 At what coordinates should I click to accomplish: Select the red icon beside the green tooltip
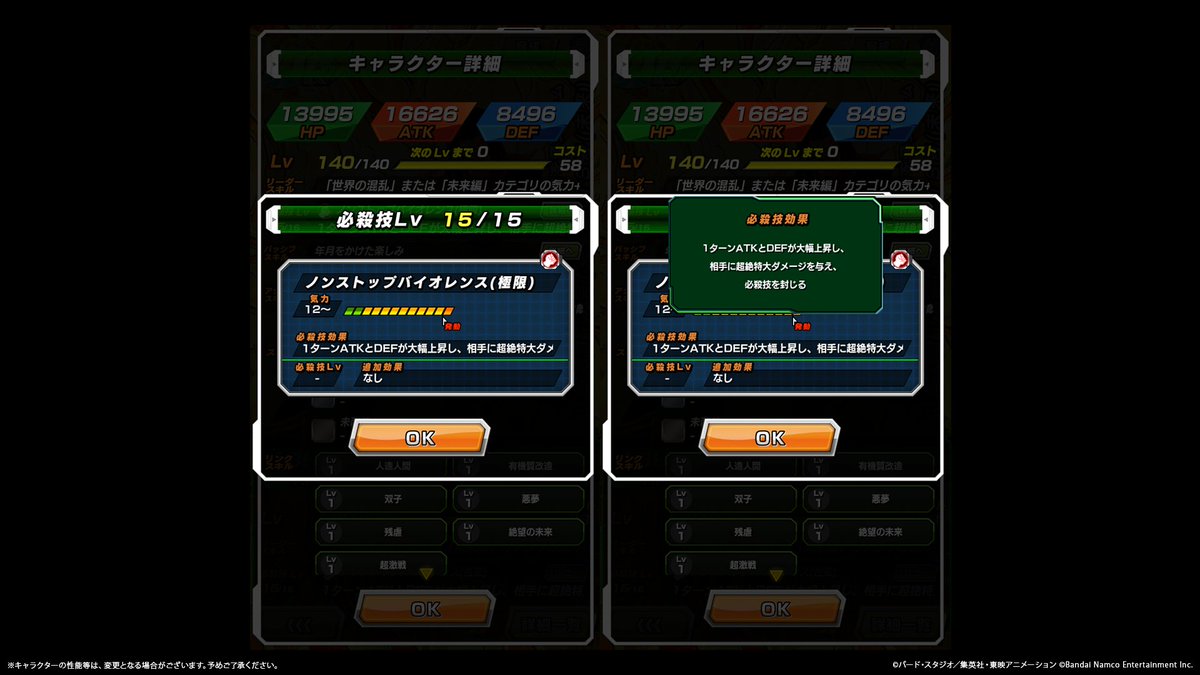[899, 260]
